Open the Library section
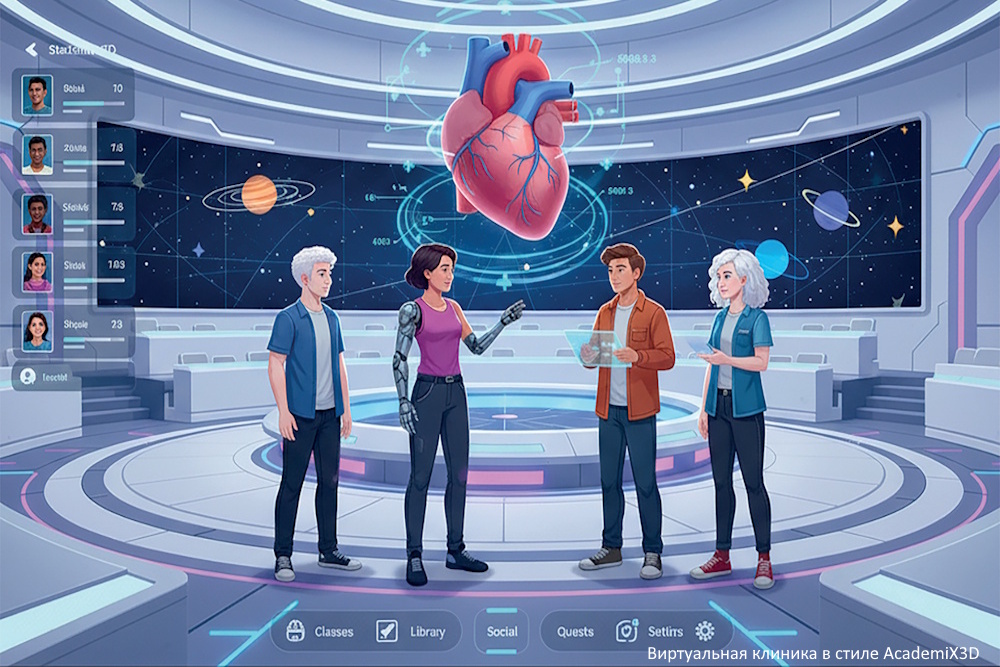Viewport: 1000px width, 667px height. [x=413, y=632]
